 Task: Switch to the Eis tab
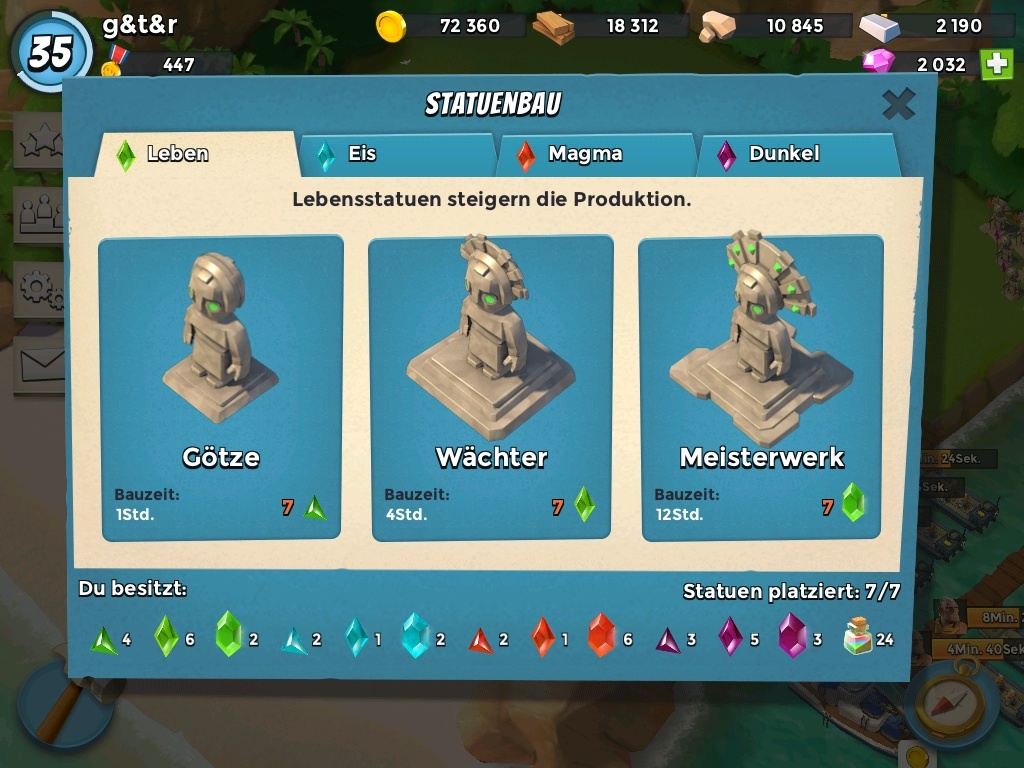click(396, 155)
